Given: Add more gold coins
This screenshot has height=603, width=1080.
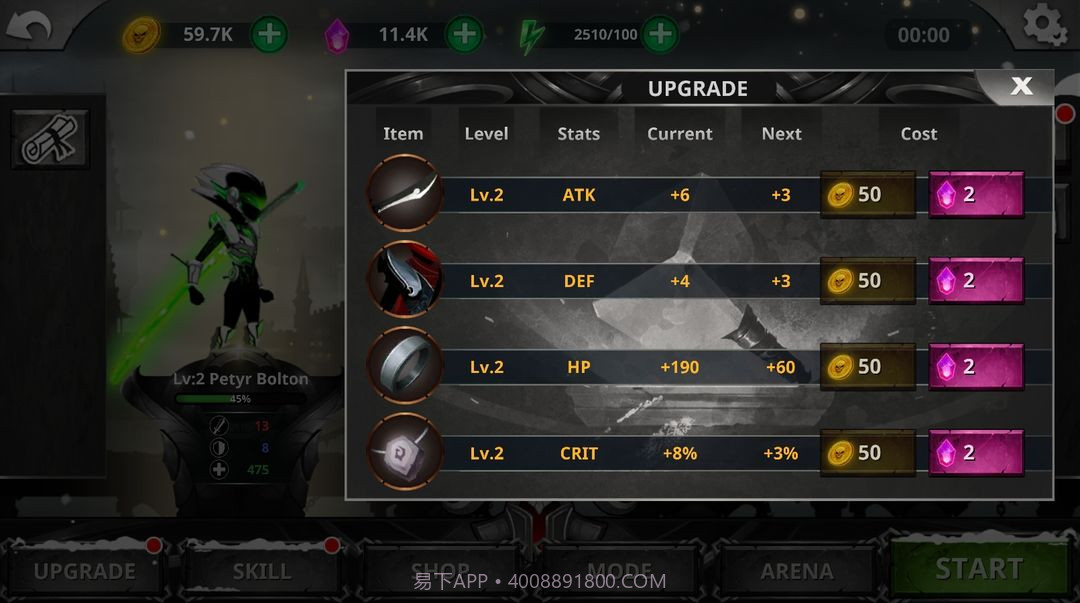Looking at the screenshot, I should pos(269,35).
